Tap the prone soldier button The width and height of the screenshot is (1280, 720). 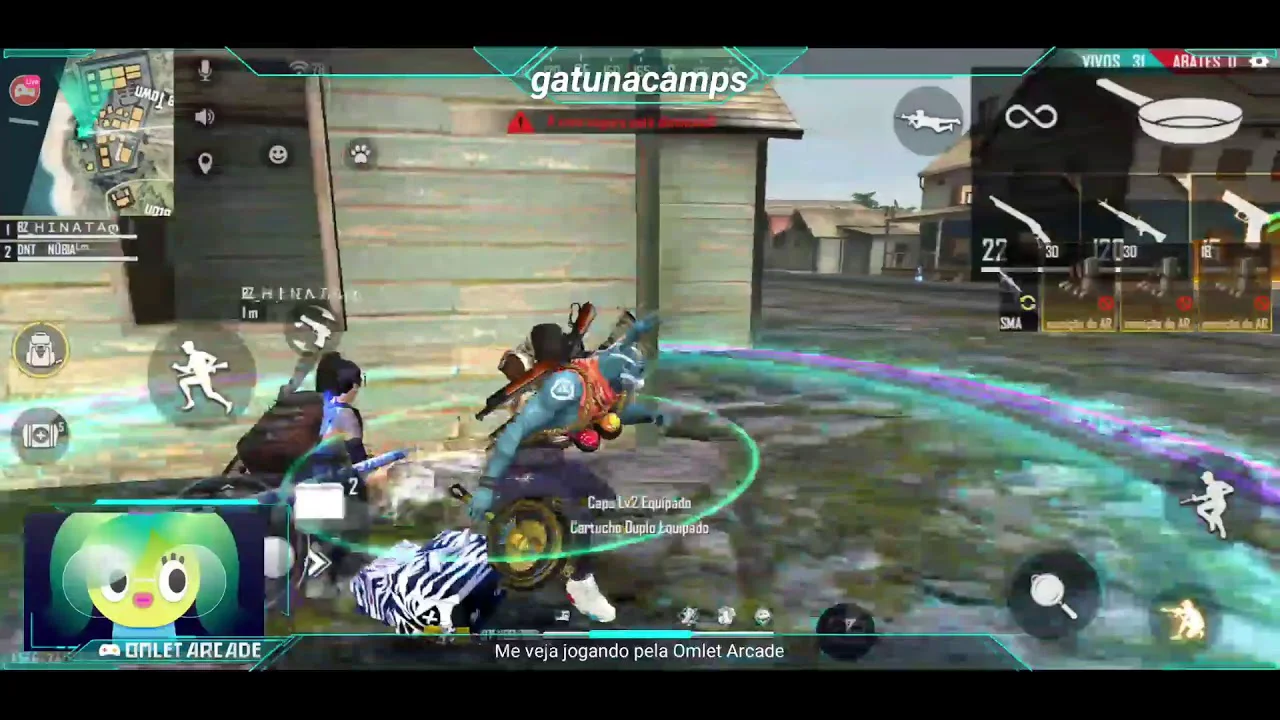point(929,121)
